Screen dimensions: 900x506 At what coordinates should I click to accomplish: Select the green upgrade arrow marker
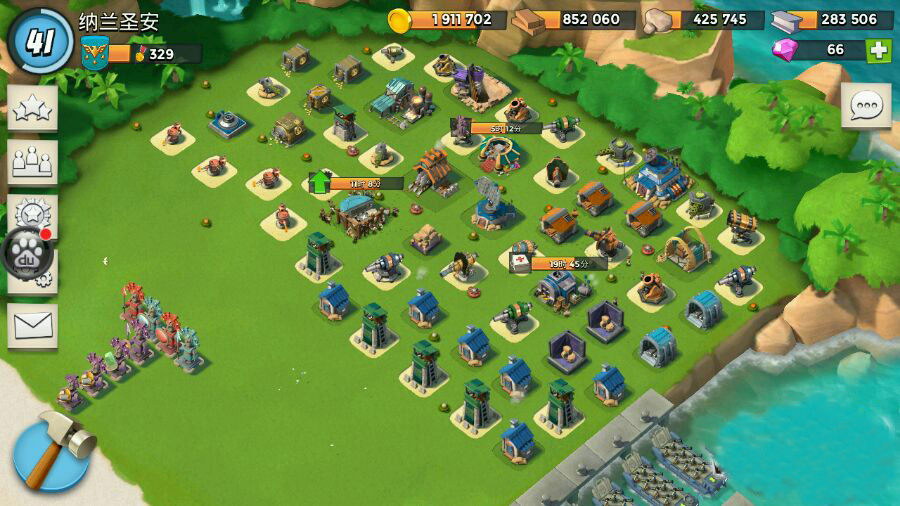pyautogui.click(x=320, y=182)
